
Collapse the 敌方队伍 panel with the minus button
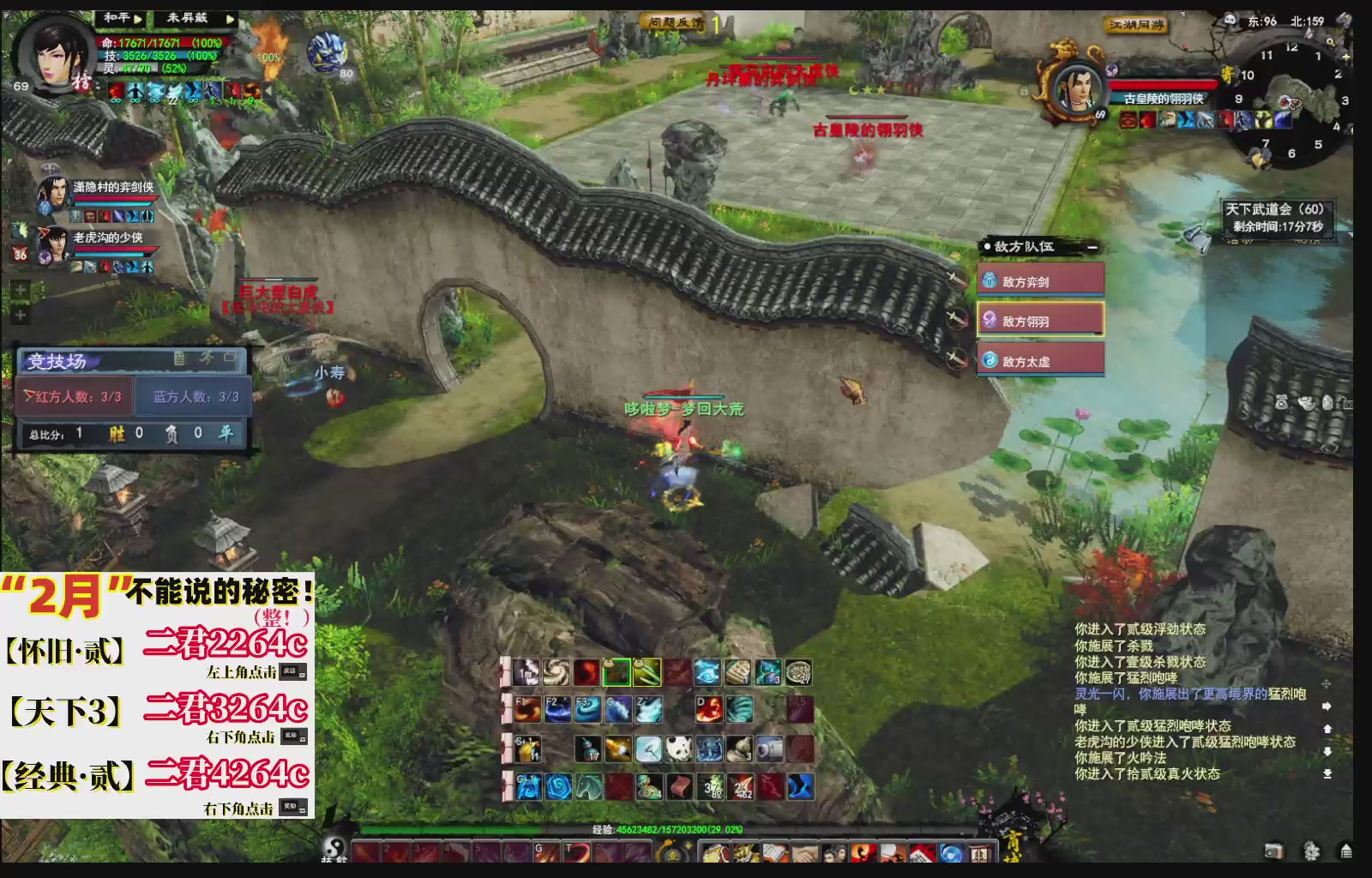1092,249
